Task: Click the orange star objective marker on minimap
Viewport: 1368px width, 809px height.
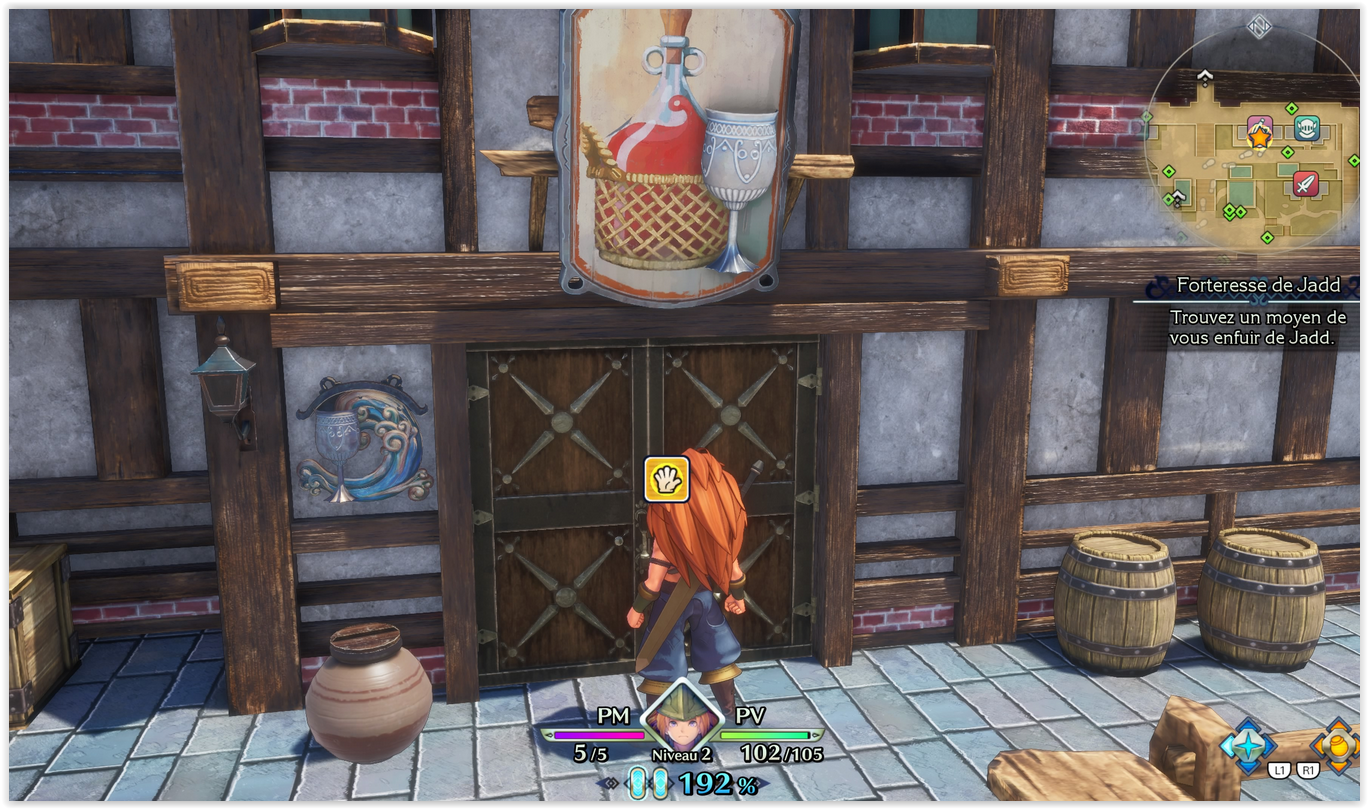Action: [1259, 138]
